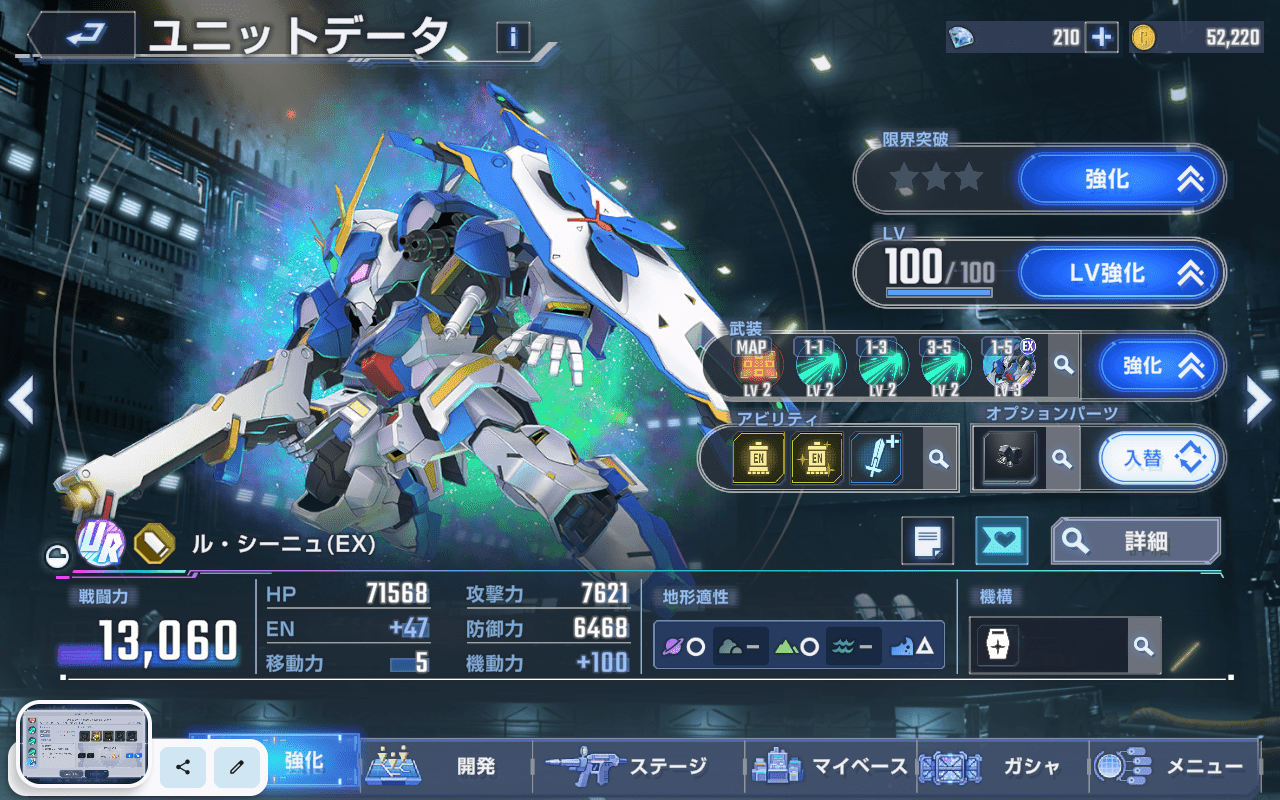Select the LV強化 button

pos(1121,273)
